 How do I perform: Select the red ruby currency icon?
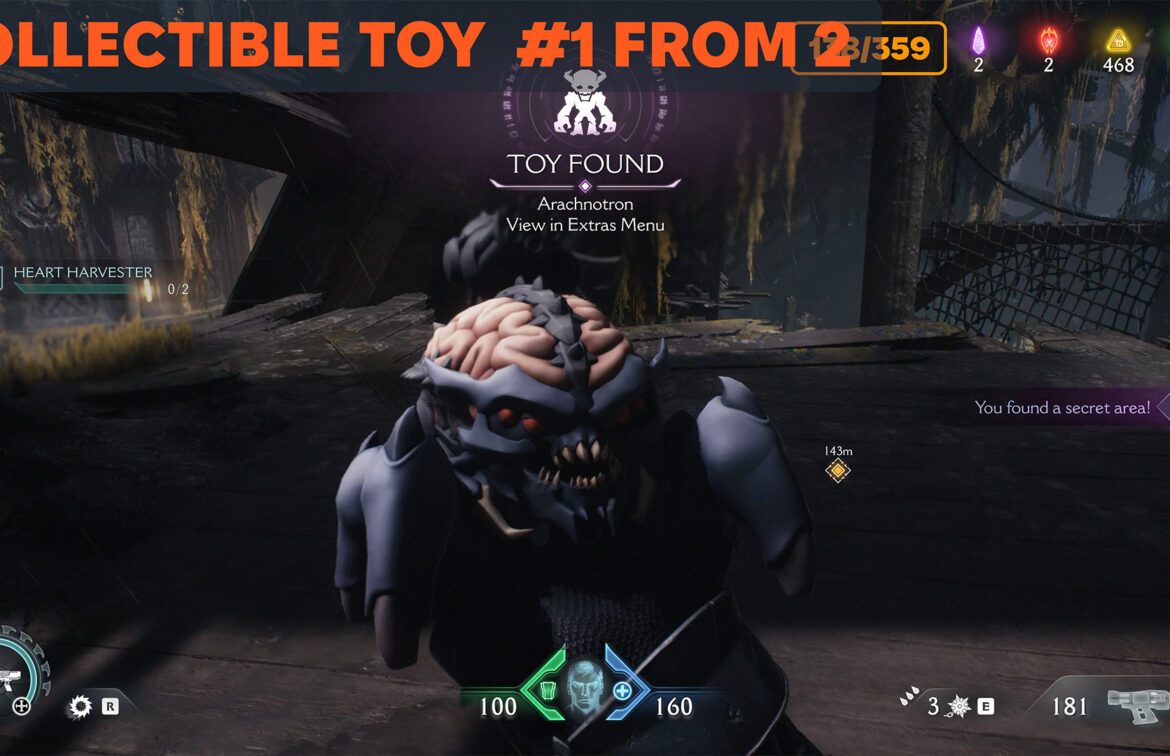(x=1048, y=41)
